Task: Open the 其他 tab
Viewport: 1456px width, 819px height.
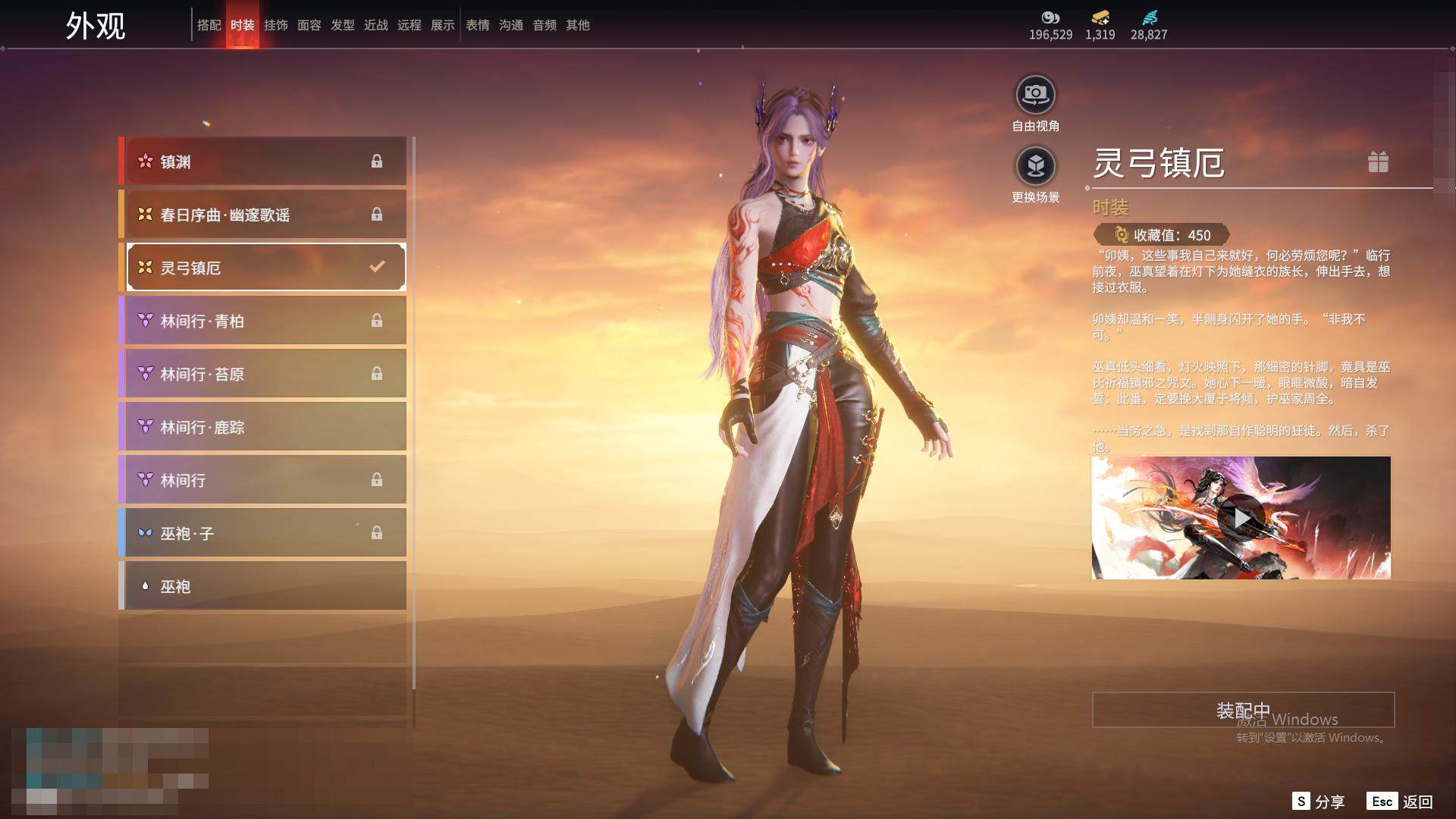Action: [x=577, y=25]
